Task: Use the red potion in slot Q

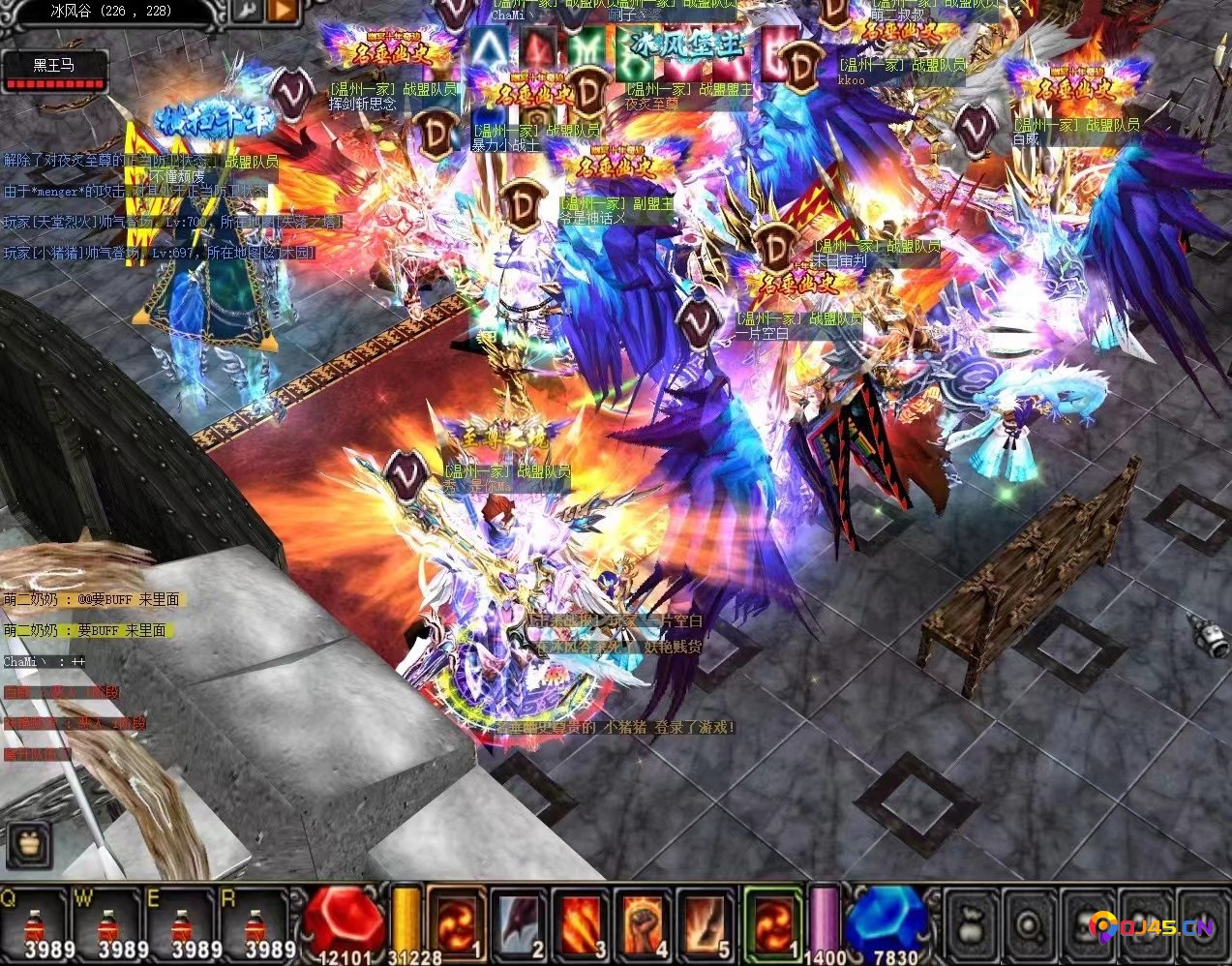Action: (35, 925)
